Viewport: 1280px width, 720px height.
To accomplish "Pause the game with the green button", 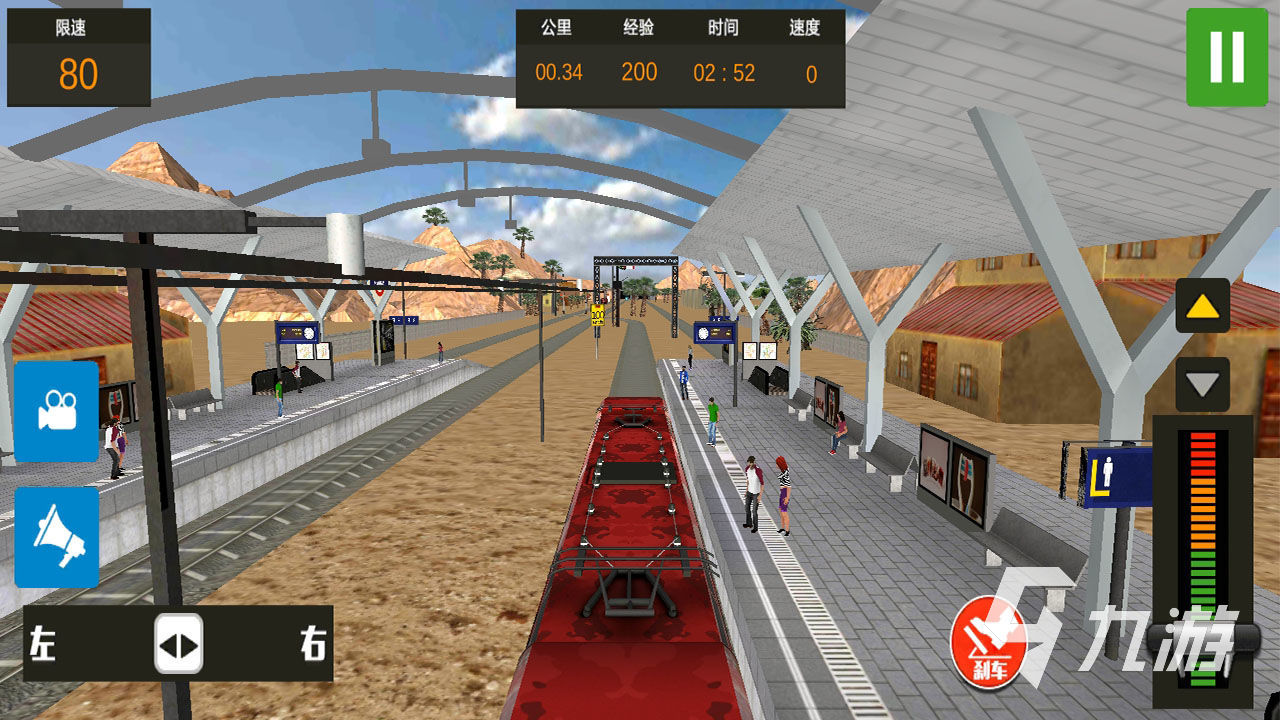I will pyautogui.click(x=1226, y=56).
